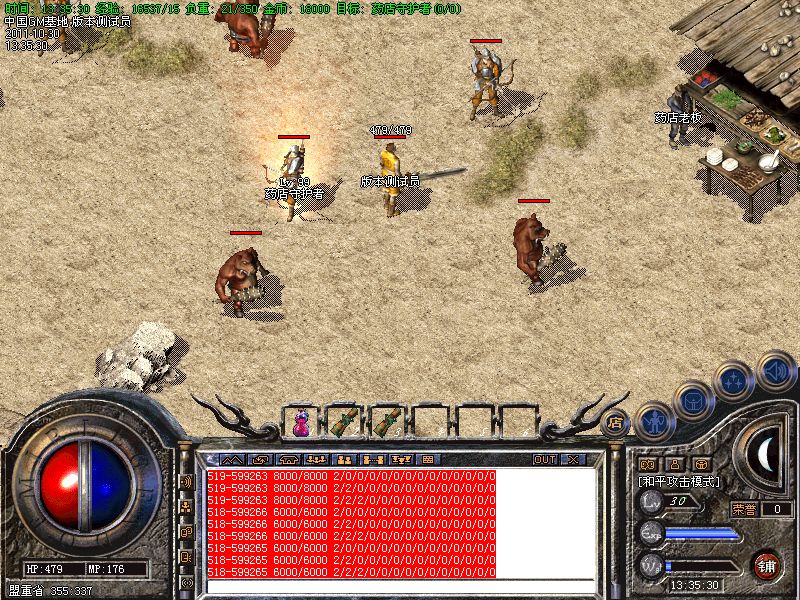Image resolution: width=800 pixels, height=600 pixels.
Task: Open the bag inventory round button
Action: tap(693, 400)
